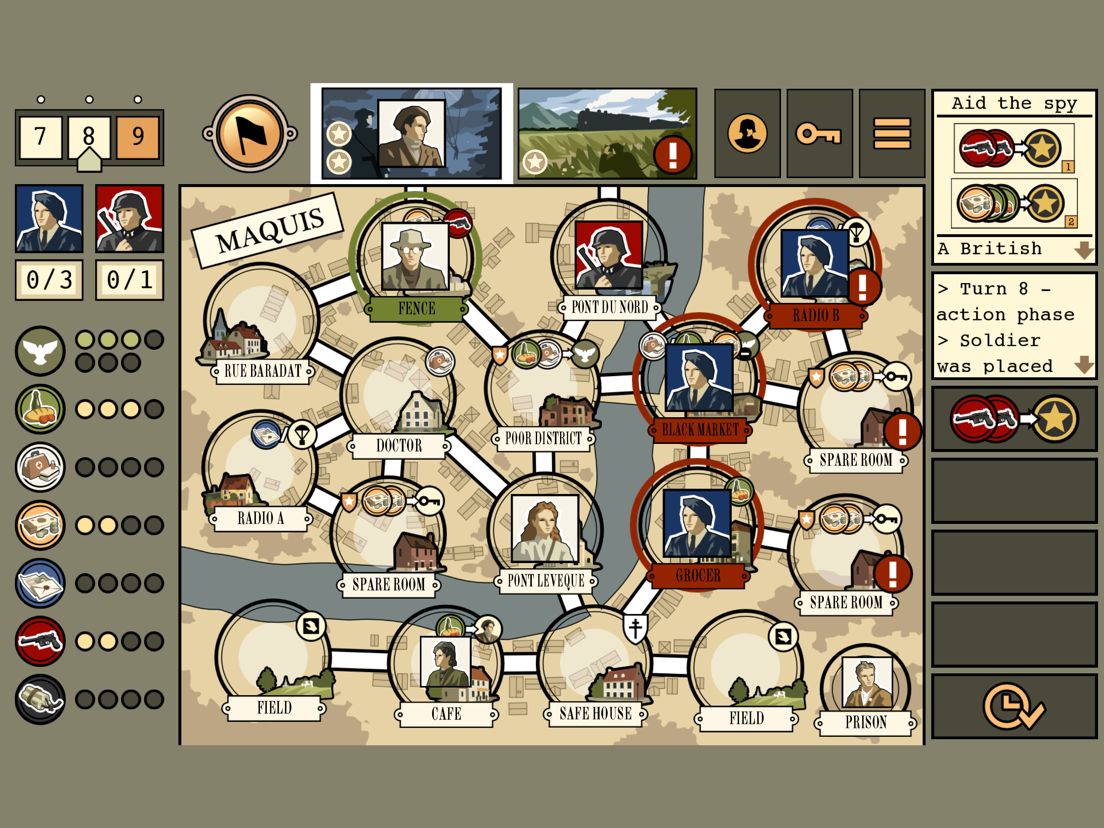Viewport: 1104px width, 828px height.
Task: Open the key icon panel
Action: [x=819, y=134]
